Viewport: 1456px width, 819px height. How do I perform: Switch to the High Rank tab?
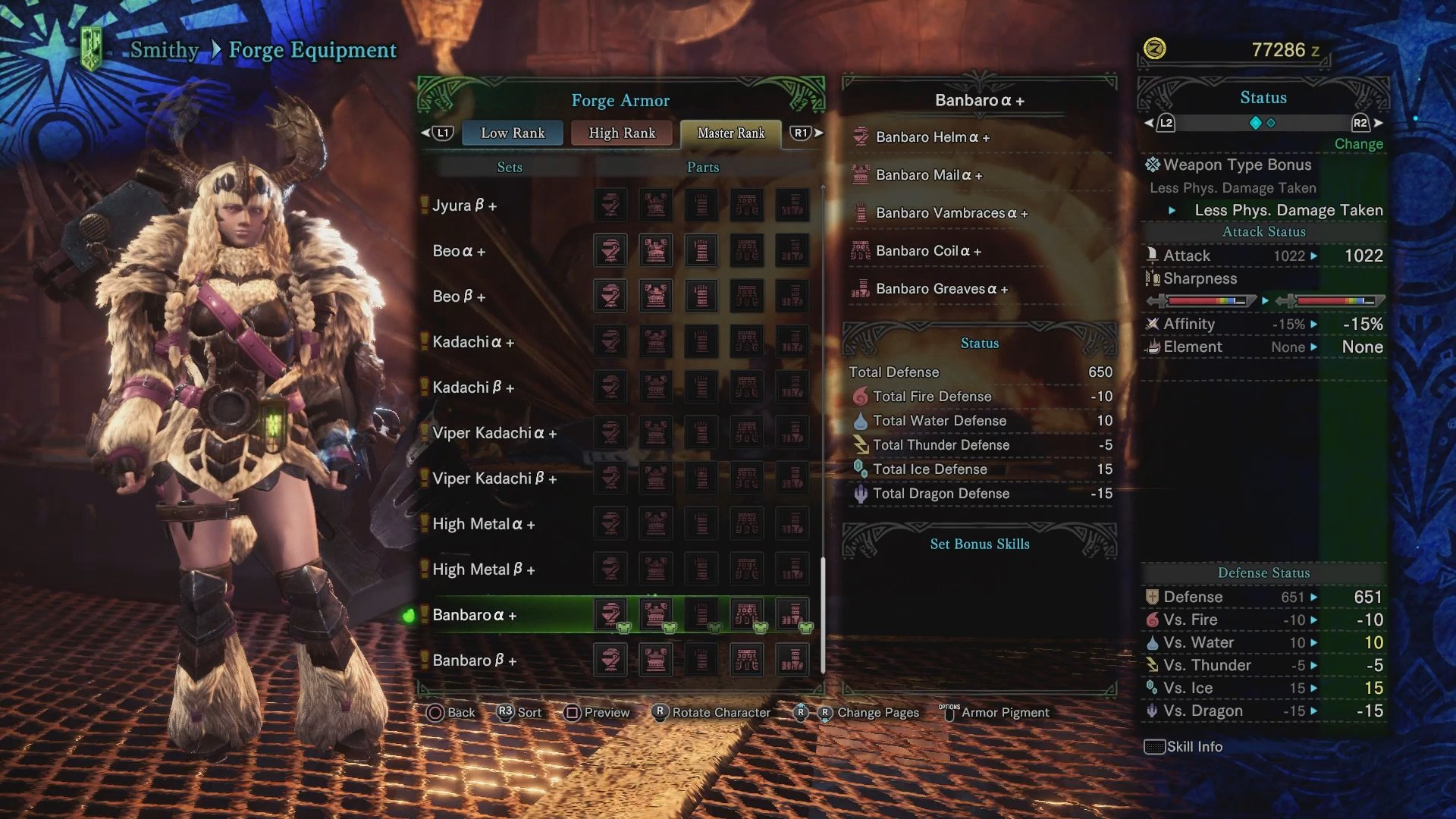(622, 133)
